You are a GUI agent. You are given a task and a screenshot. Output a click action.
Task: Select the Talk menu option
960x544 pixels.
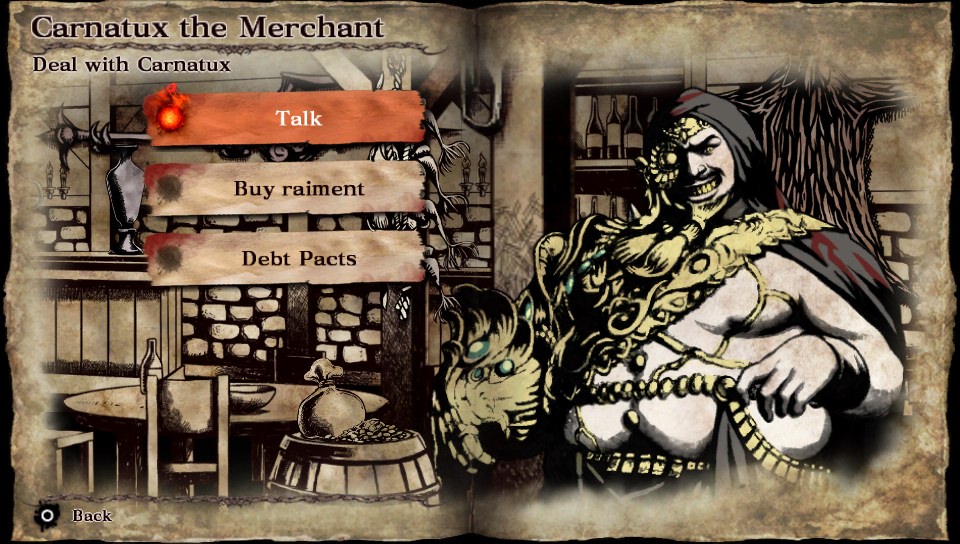[298, 118]
